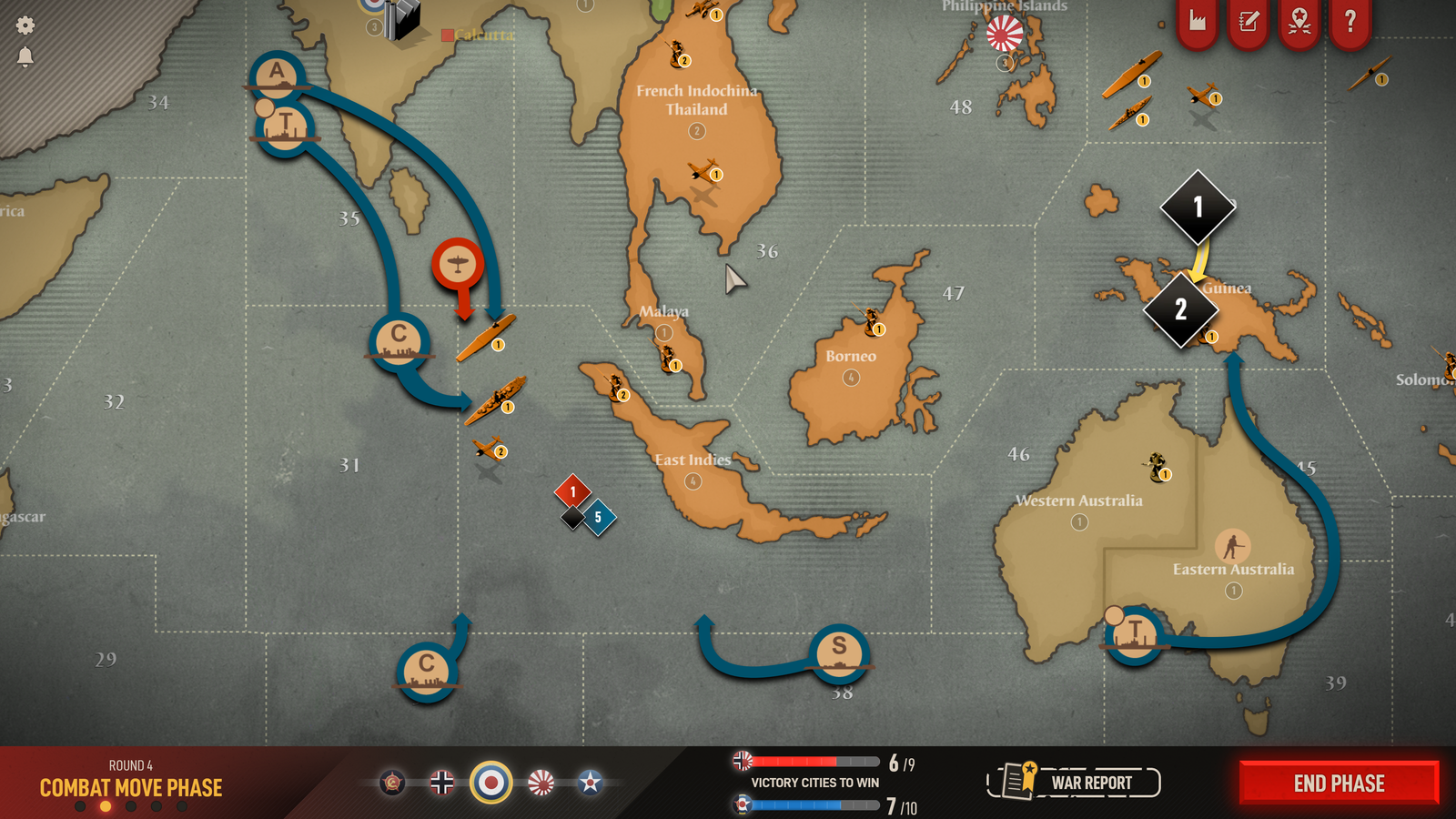Select the Soviet Union roundel

(392, 783)
